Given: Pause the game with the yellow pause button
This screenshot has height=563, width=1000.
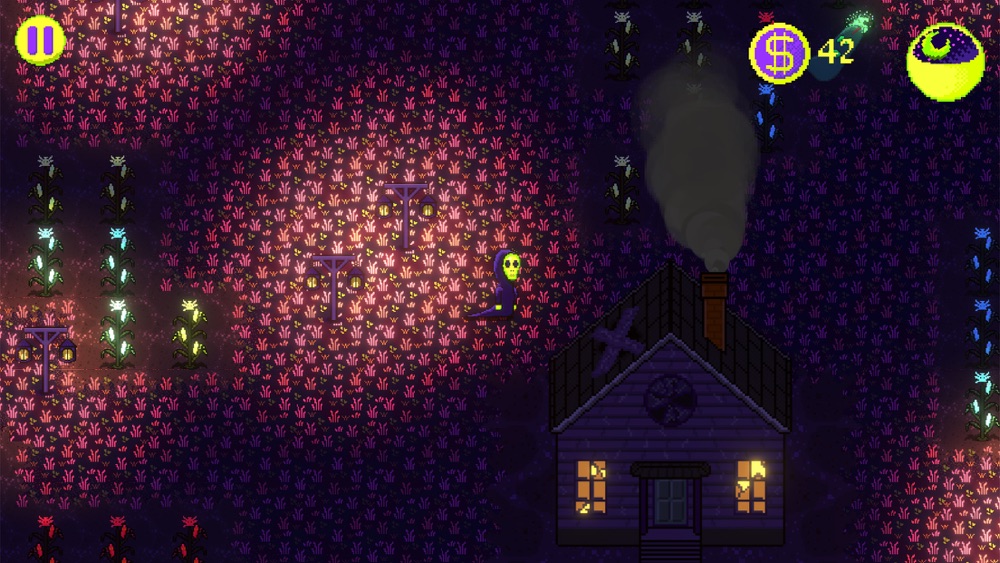Looking at the screenshot, I should click(41, 41).
